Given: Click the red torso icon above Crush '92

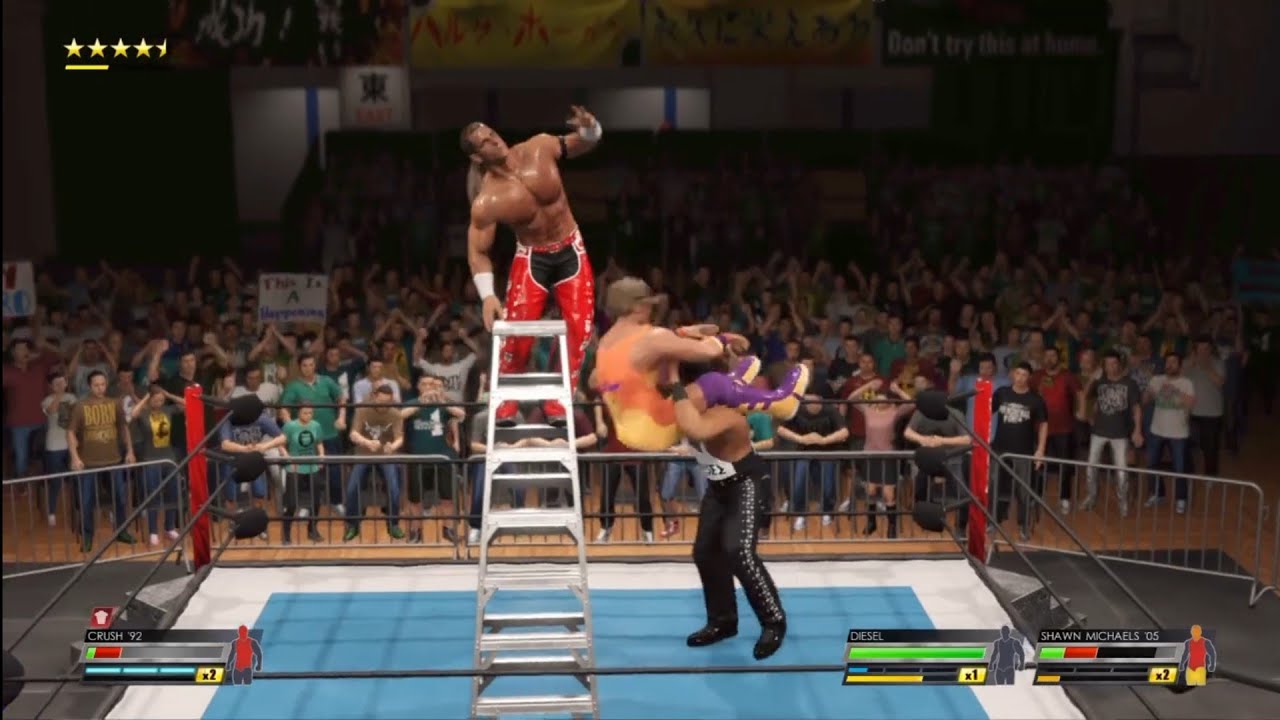Looking at the screenshot, I should click(x=102, y=617).
